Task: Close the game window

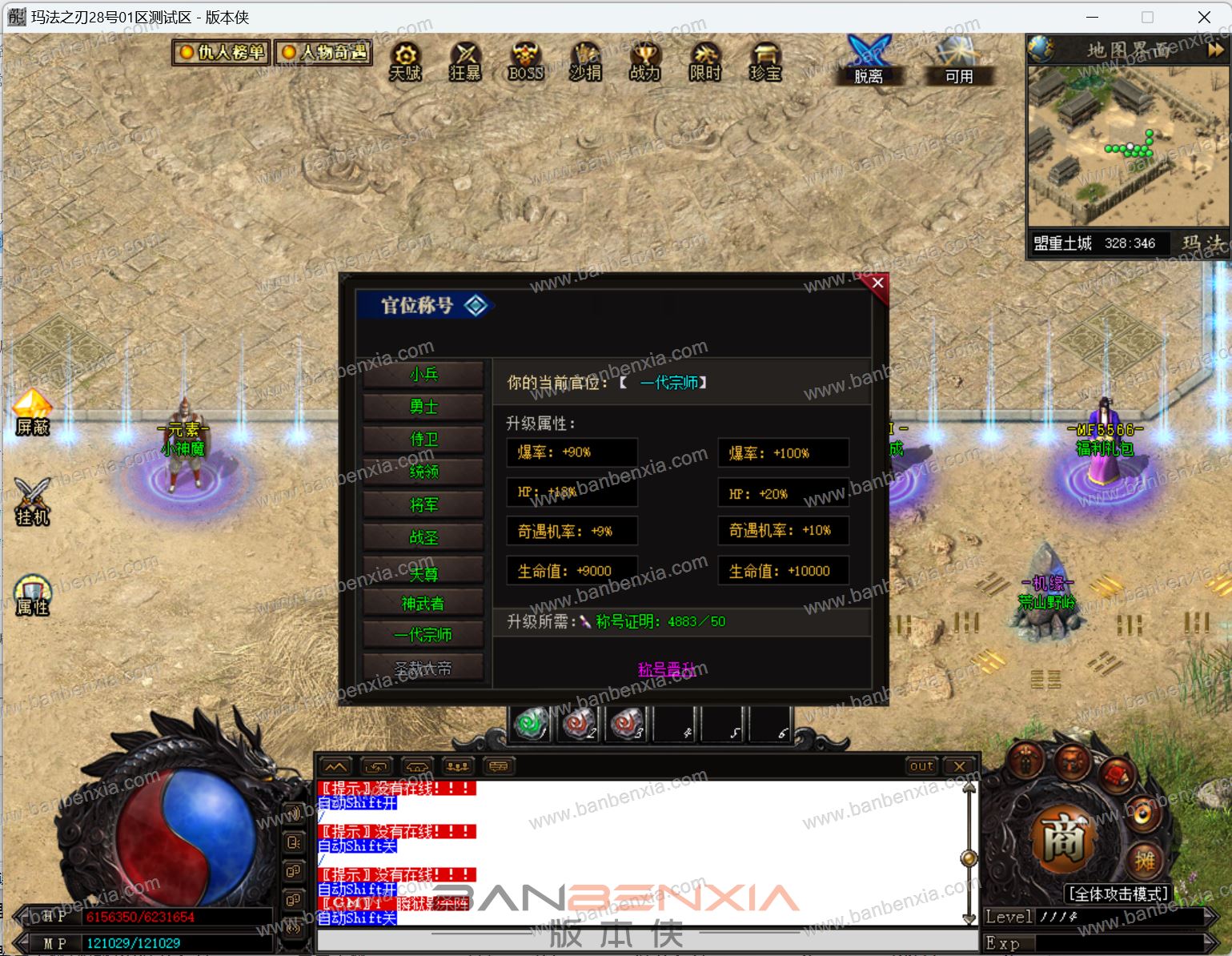Action: [x=1204, y=17]
